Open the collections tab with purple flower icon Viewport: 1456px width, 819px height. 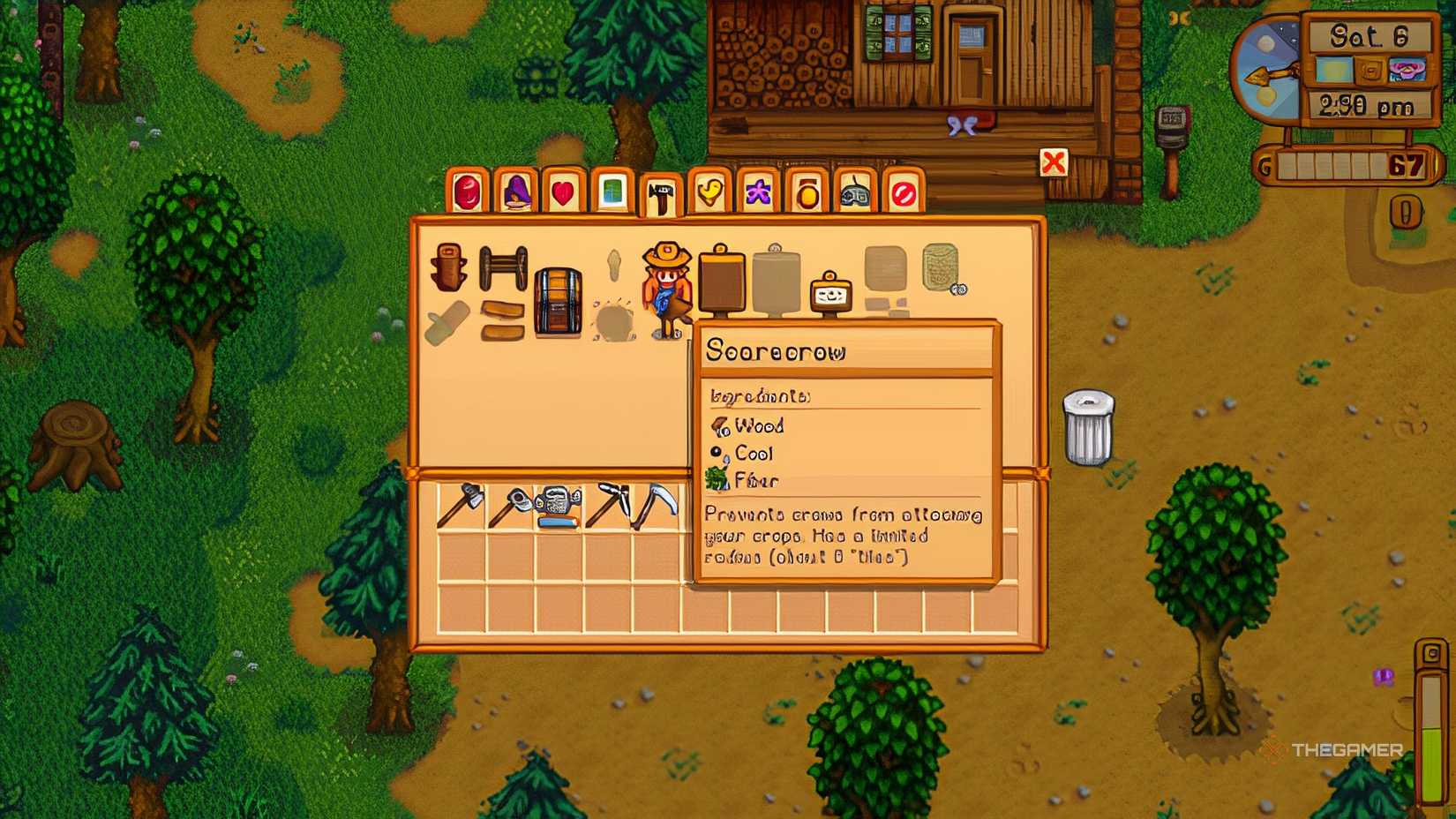757,192
